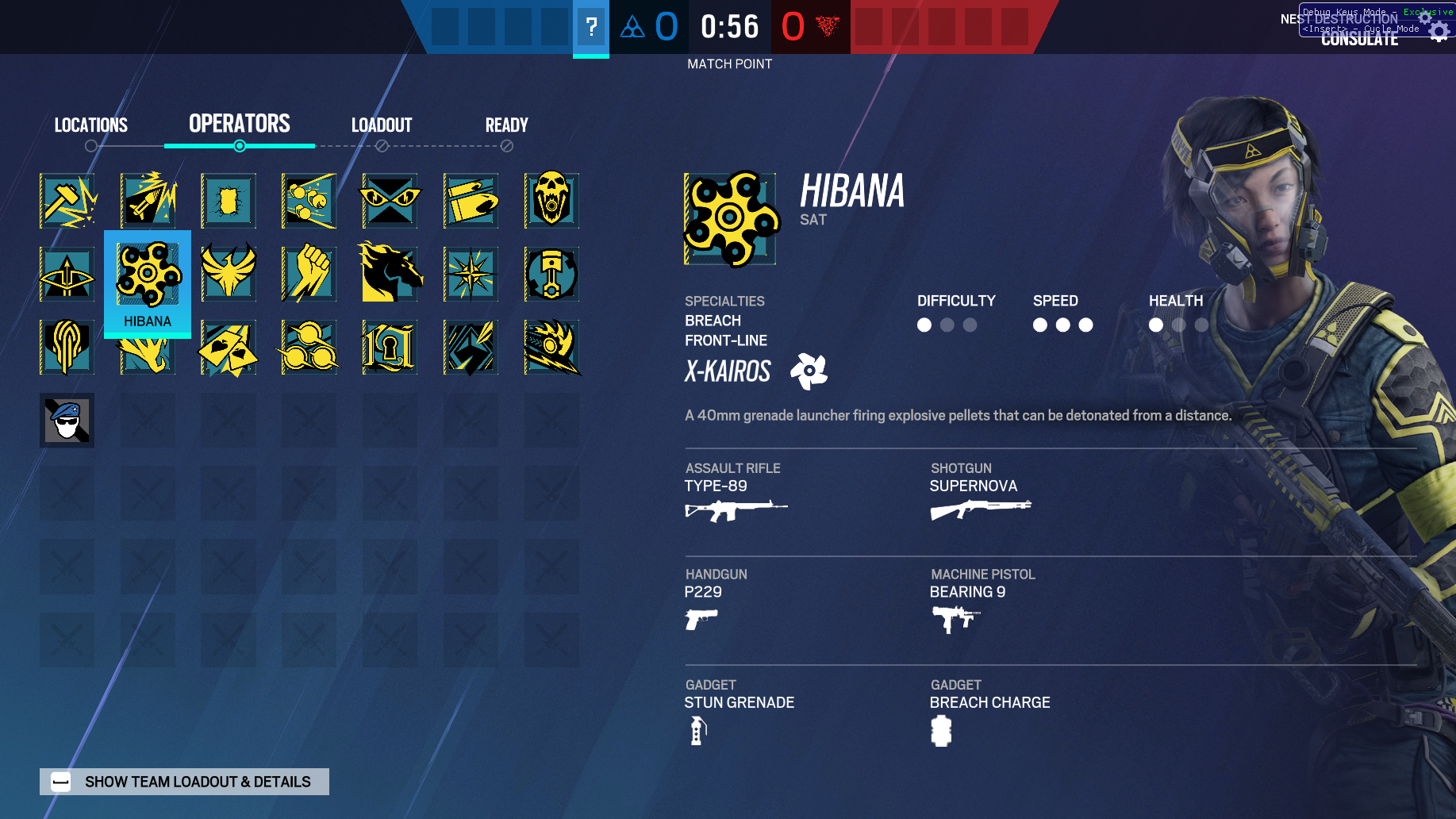1456x819 pixels.
Task: Pick the playing cards operator icon
Action: [x=229, y=348]
